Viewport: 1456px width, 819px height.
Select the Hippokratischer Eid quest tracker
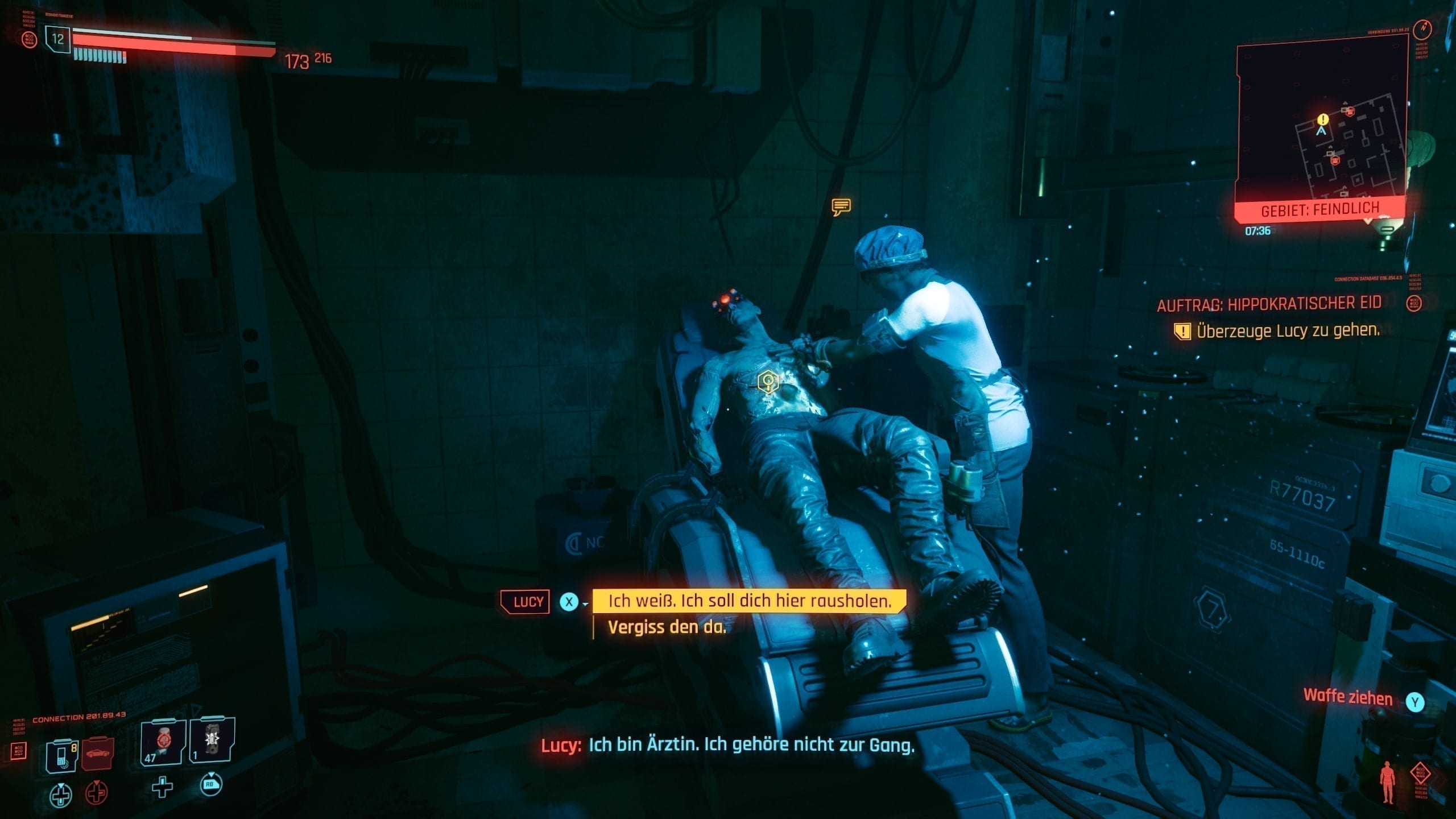[1269, 304]
